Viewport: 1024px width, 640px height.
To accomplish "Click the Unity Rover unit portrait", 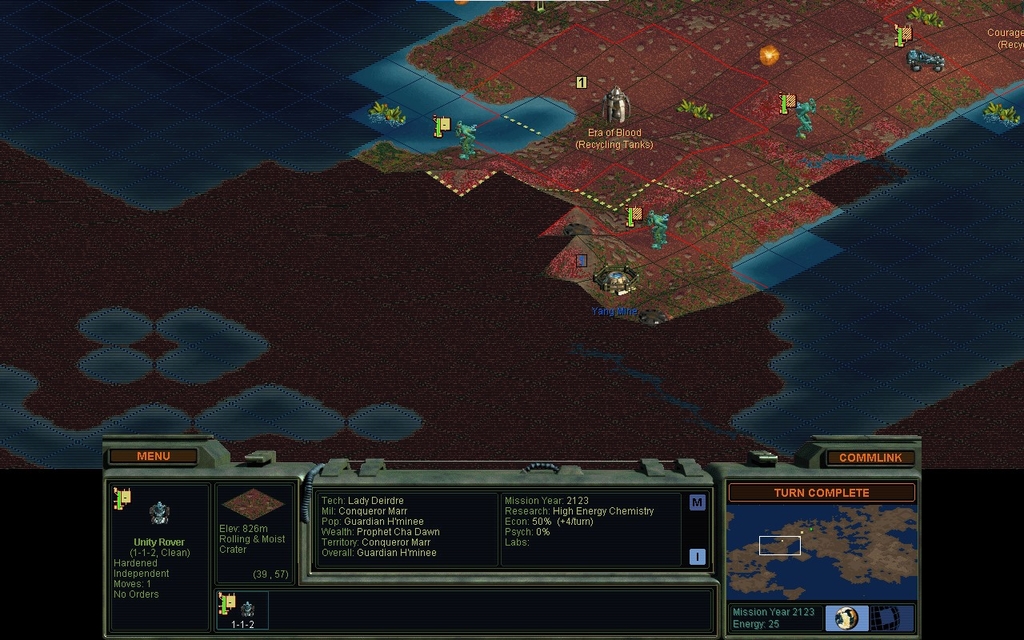I will [x=158, y=514].
